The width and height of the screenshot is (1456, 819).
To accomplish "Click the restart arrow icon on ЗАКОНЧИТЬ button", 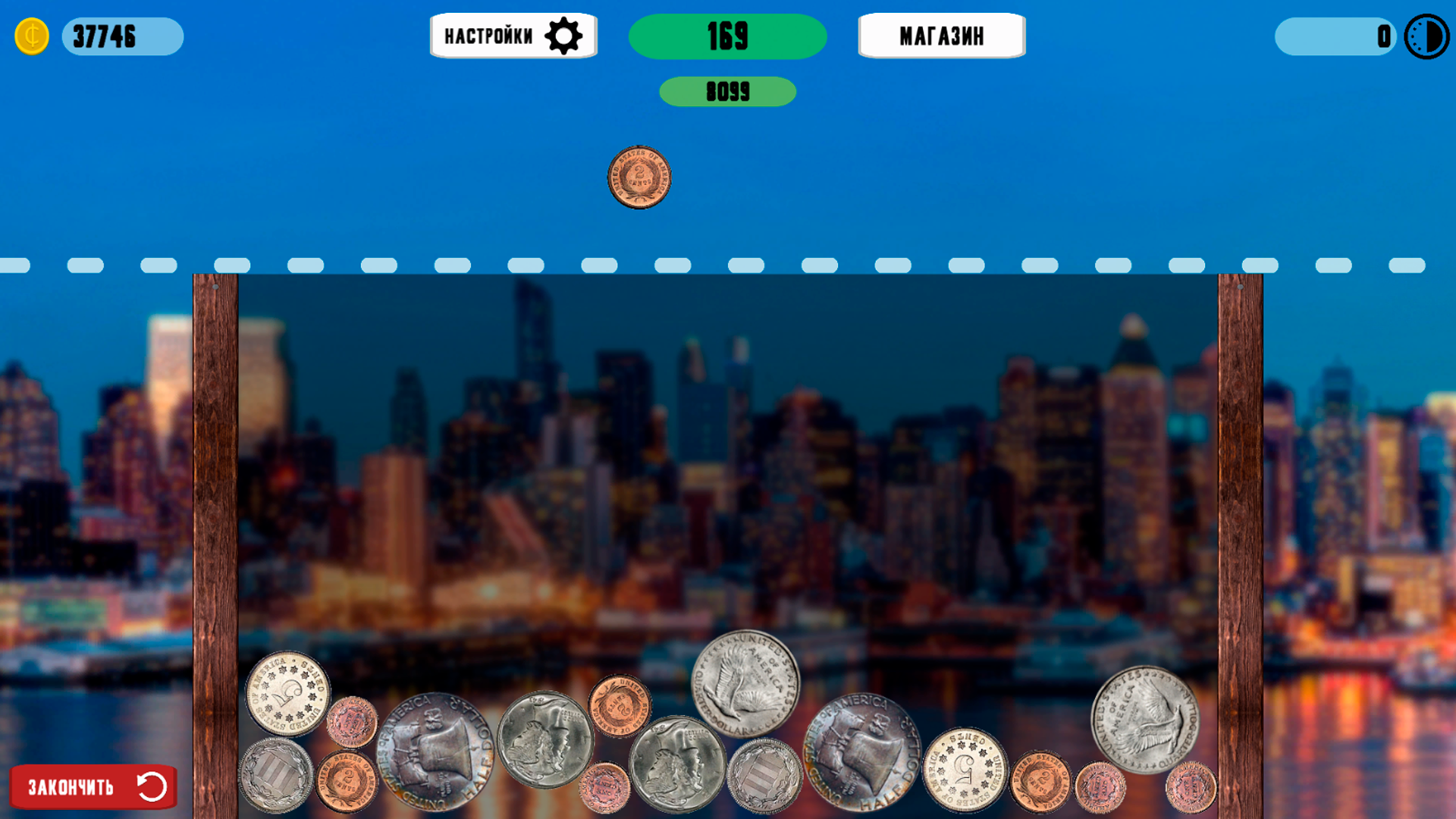I will point(151,787).
